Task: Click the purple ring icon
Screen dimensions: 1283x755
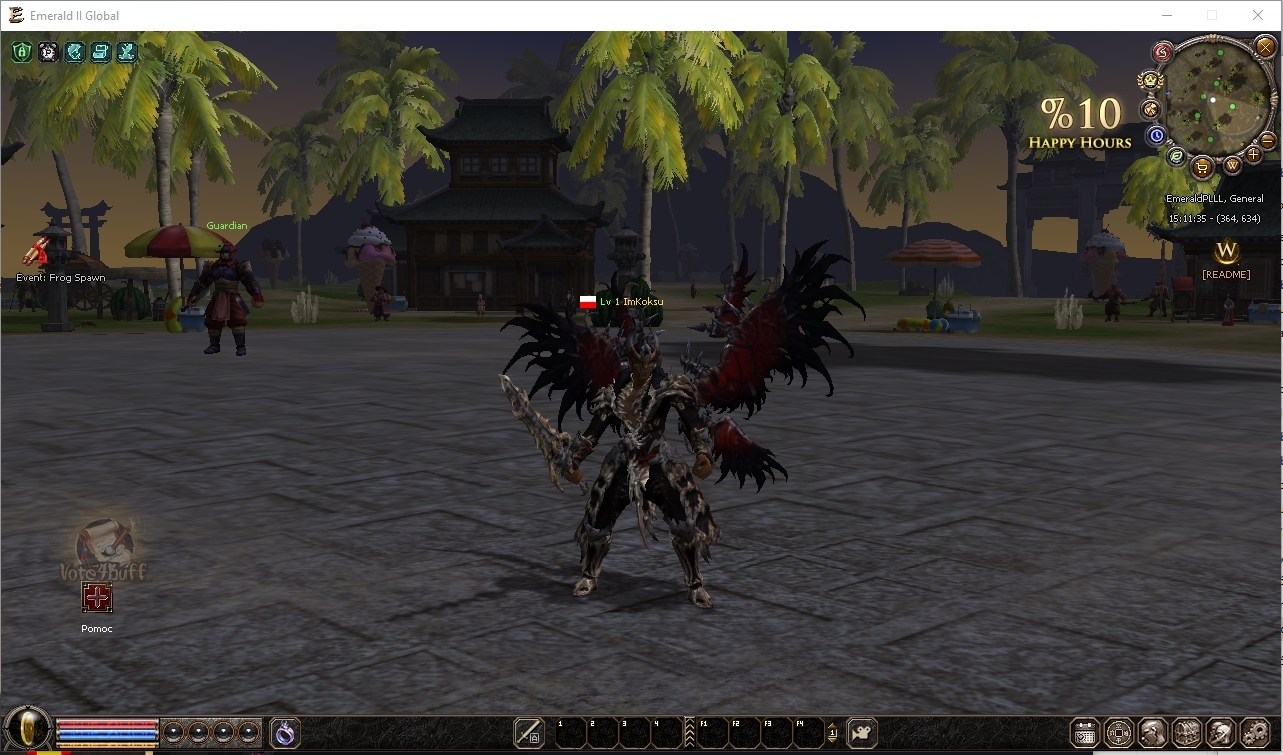Action: pos(285,733)
